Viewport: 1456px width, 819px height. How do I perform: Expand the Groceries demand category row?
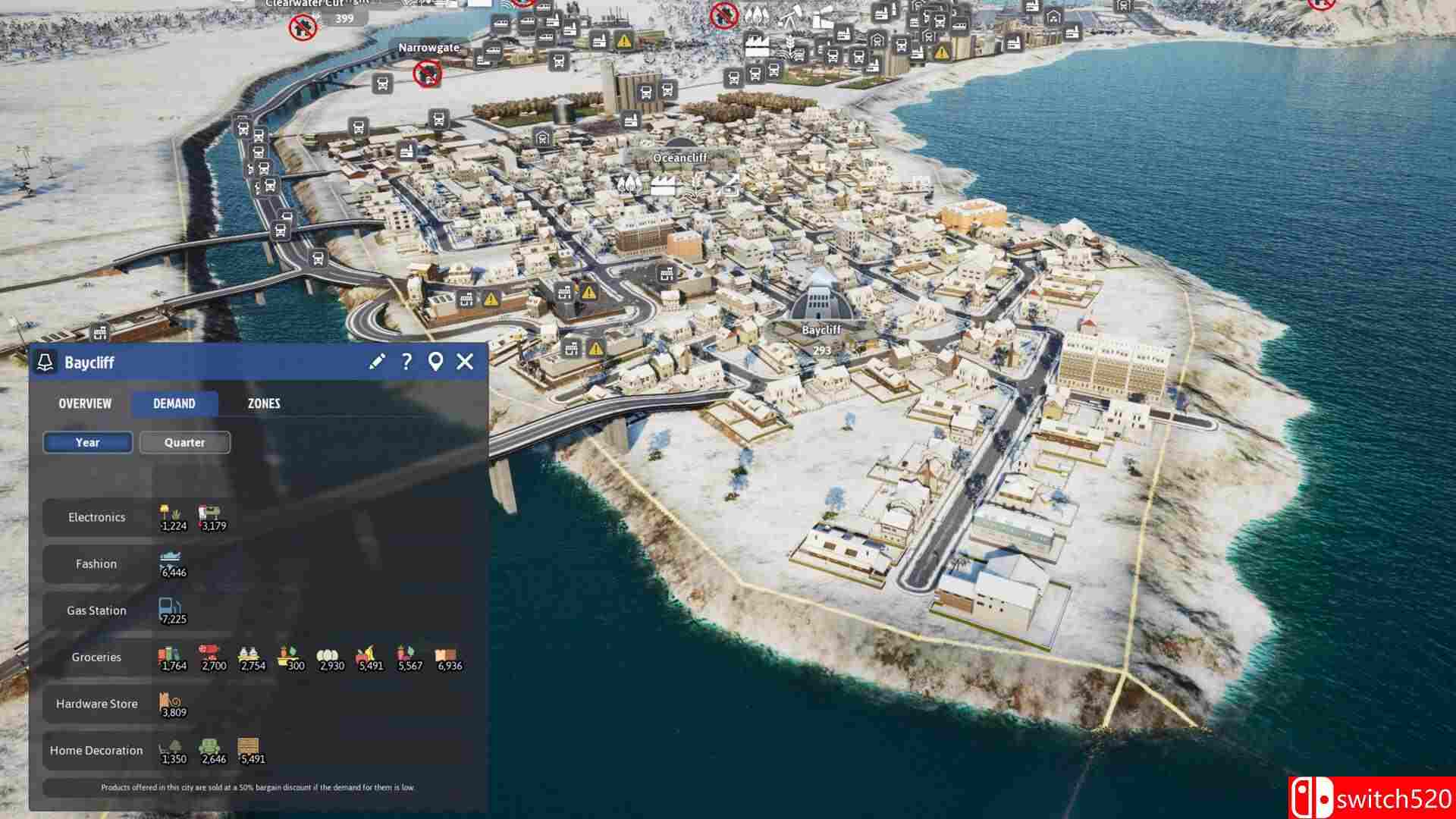coord(97,657)
